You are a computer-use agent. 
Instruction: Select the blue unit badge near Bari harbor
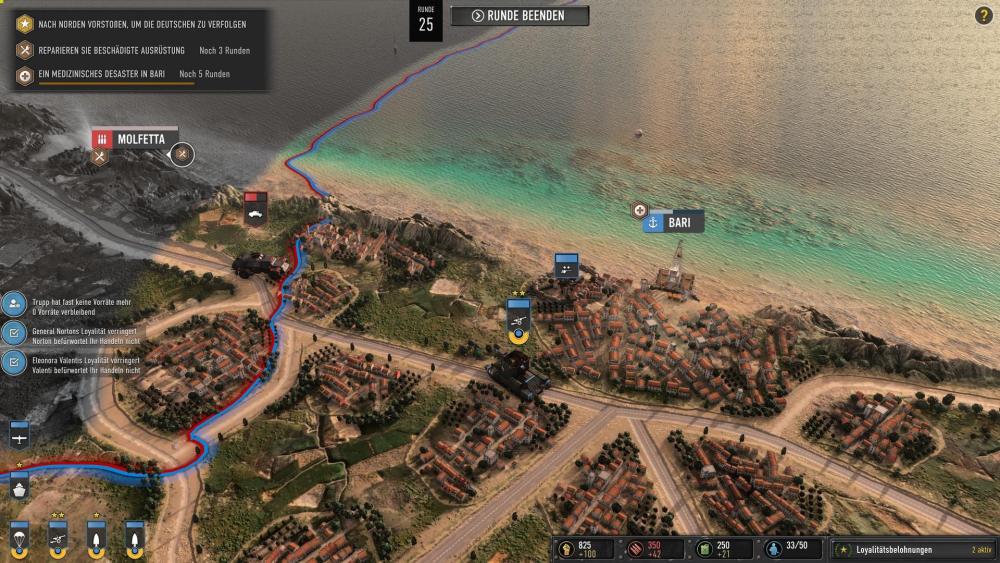coord(567,265)
